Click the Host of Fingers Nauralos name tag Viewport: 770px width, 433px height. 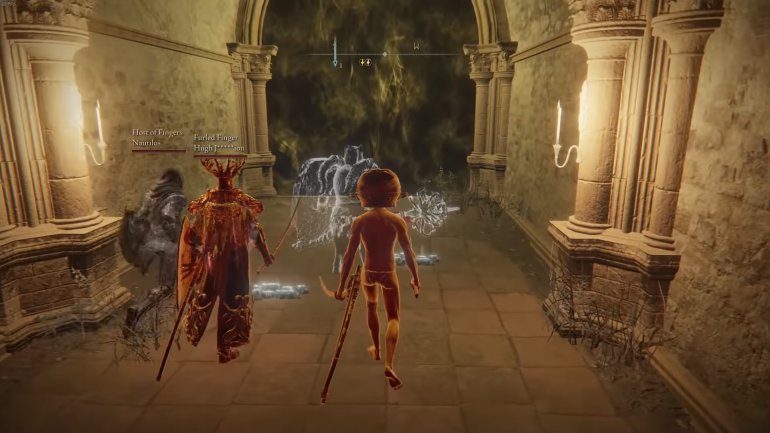[x=158, y=138]
